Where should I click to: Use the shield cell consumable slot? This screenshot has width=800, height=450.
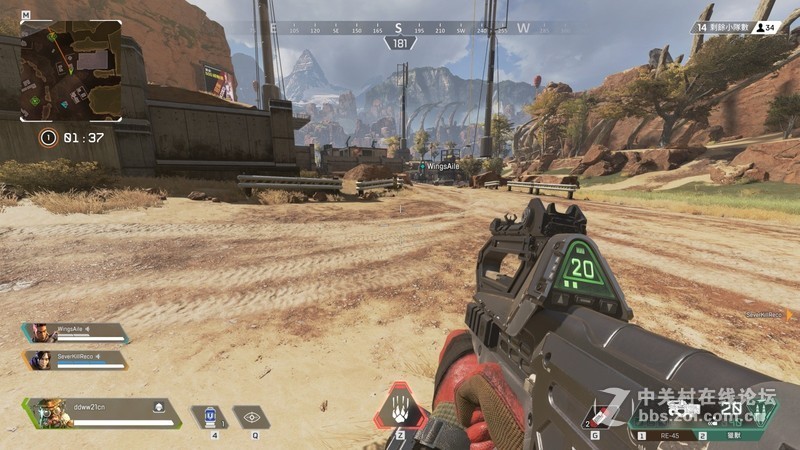click(210, 415)
